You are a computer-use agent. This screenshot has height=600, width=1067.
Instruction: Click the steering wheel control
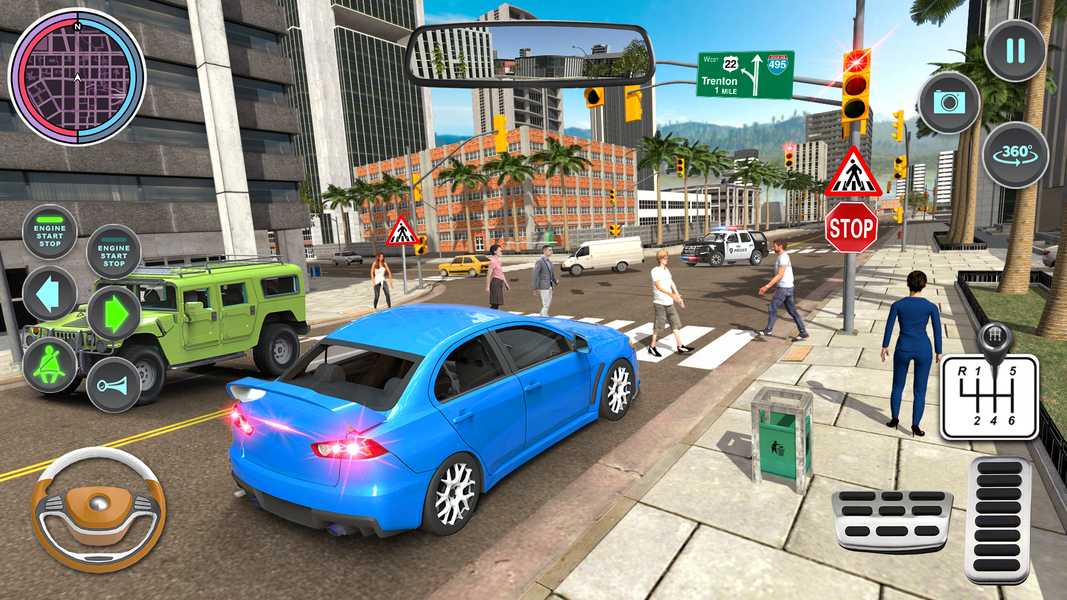tap(96, 509)
